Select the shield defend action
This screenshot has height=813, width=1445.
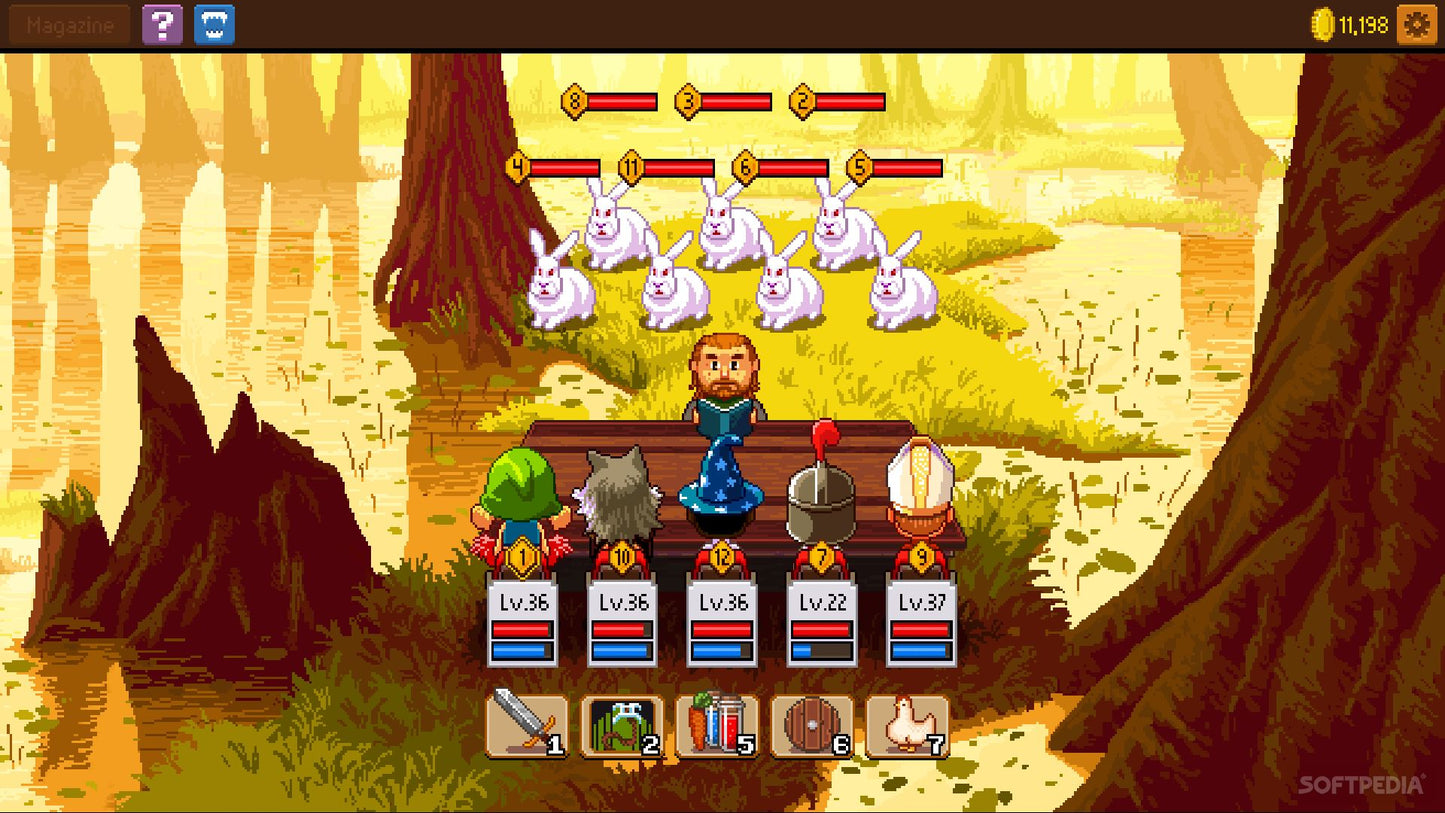(813, 722)
